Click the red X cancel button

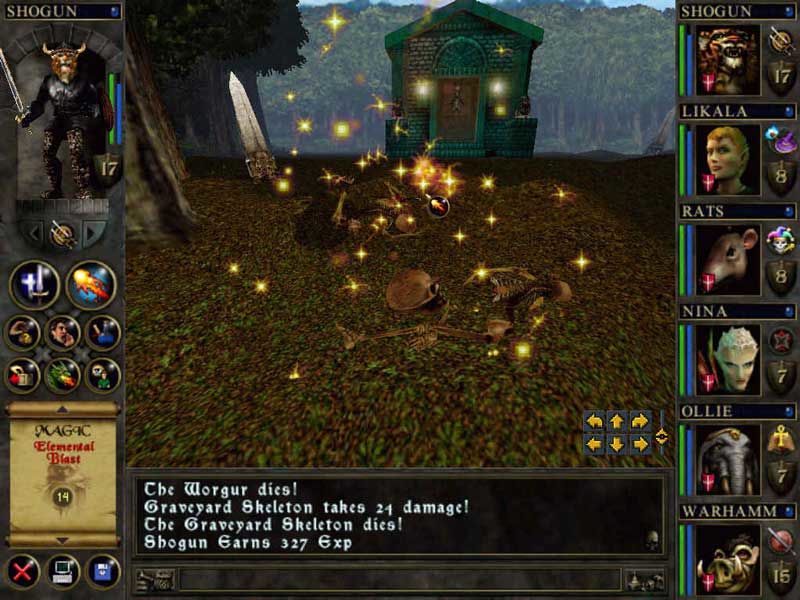pos(23,572)
